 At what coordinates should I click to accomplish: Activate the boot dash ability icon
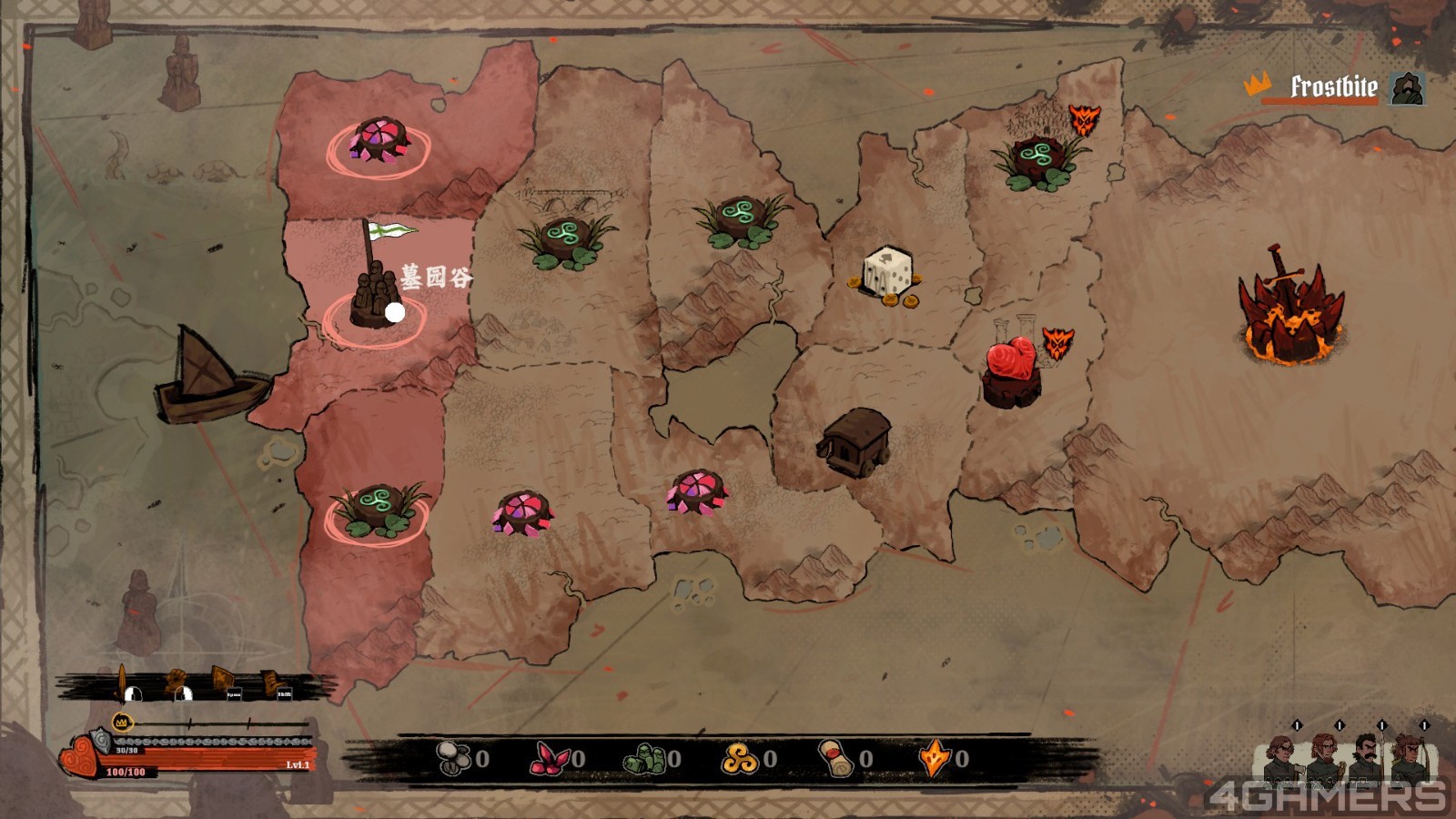pyautogui.click(x=275, y=682)
